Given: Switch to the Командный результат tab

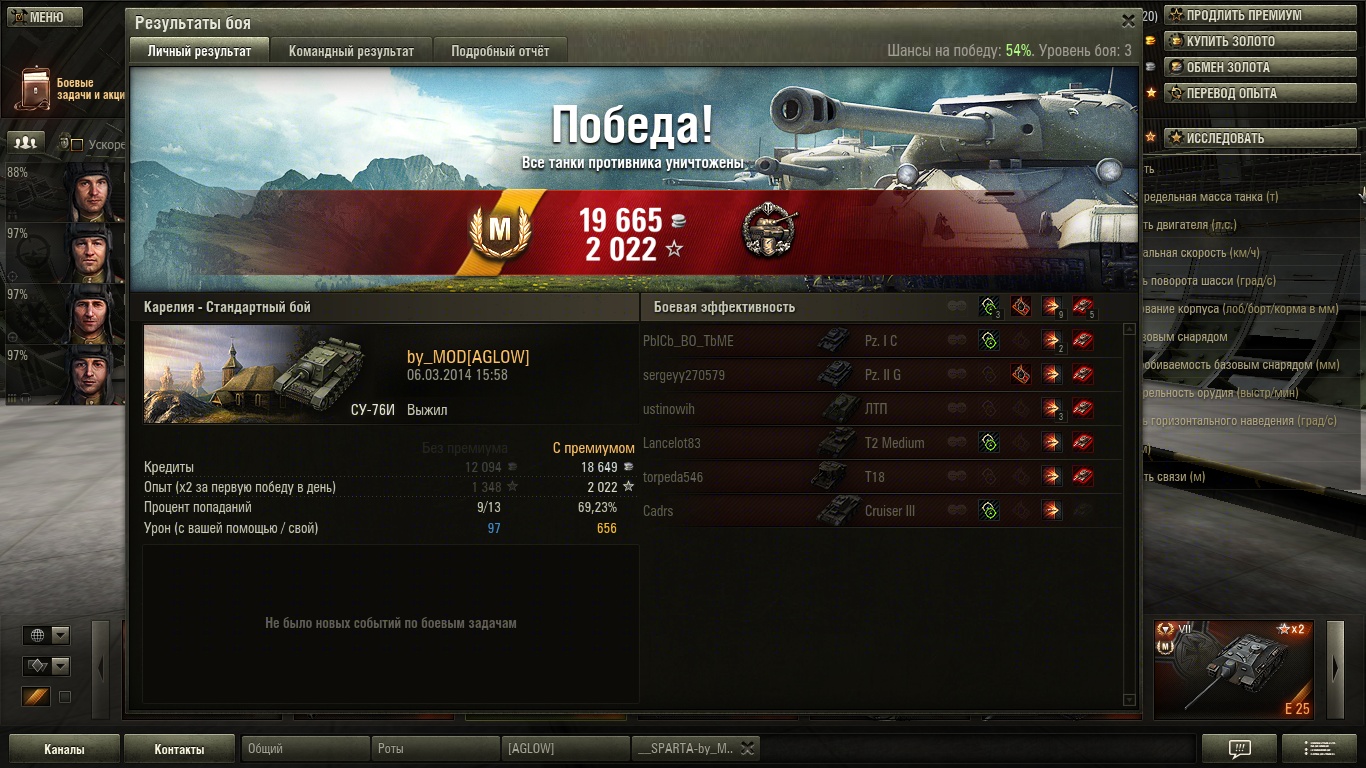Looking at the screenshot, I should point(351,51).
